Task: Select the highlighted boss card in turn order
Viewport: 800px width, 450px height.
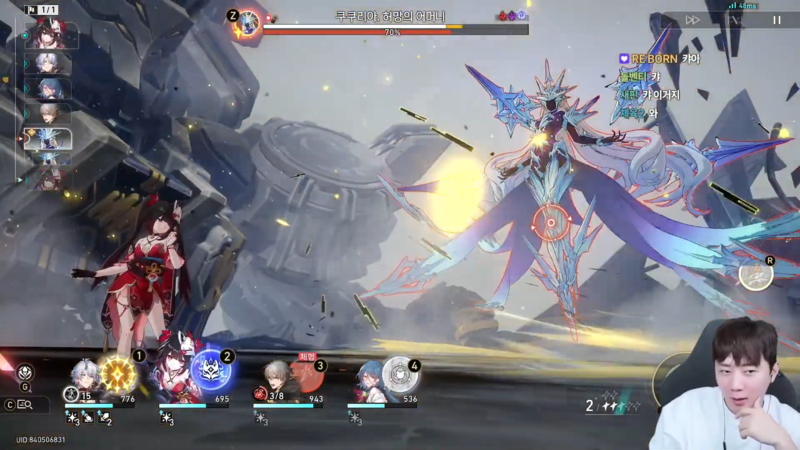Action: [x=47, y=139]
